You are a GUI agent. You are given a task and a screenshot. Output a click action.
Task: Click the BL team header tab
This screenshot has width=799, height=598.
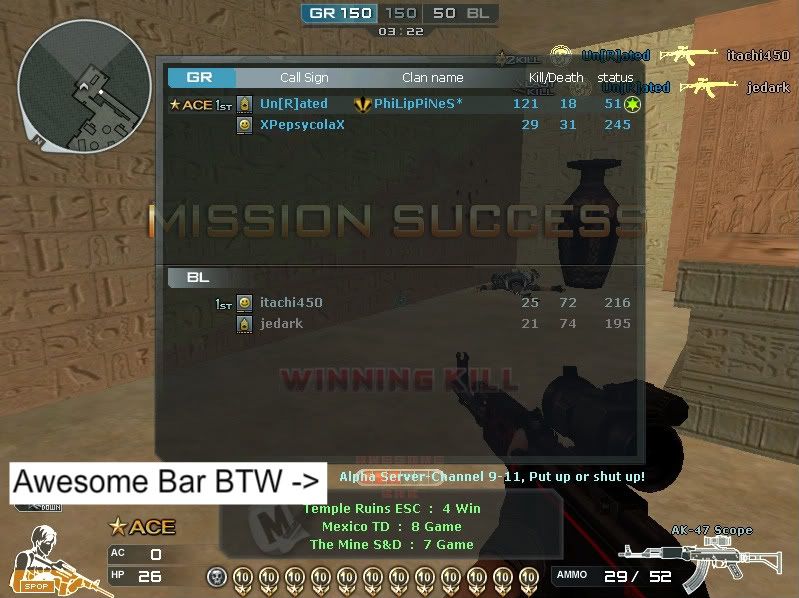click(x=199, y=277)
